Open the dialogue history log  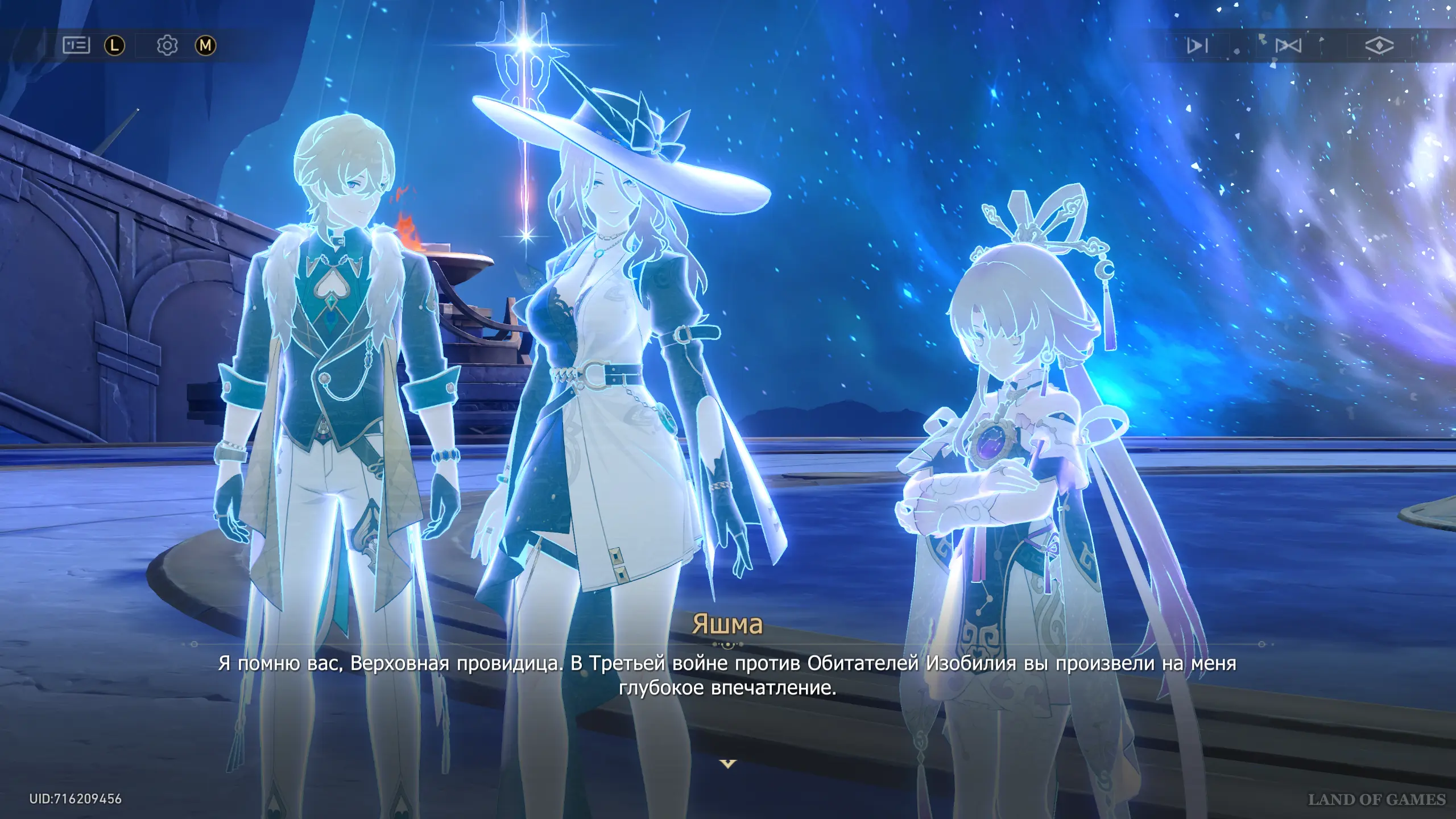click(x=76, y=45)
